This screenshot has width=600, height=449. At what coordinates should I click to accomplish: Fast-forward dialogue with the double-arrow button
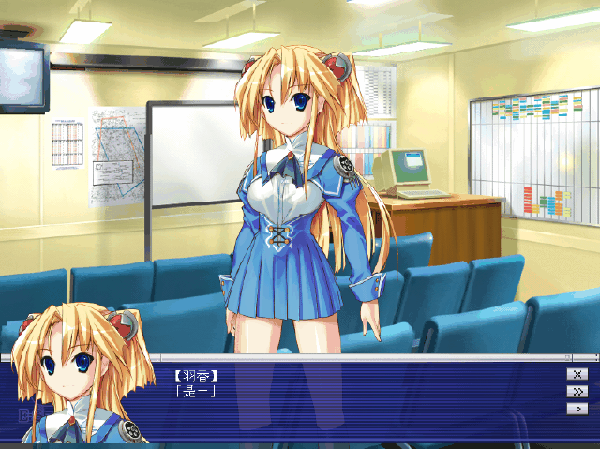tap(576, 391)
